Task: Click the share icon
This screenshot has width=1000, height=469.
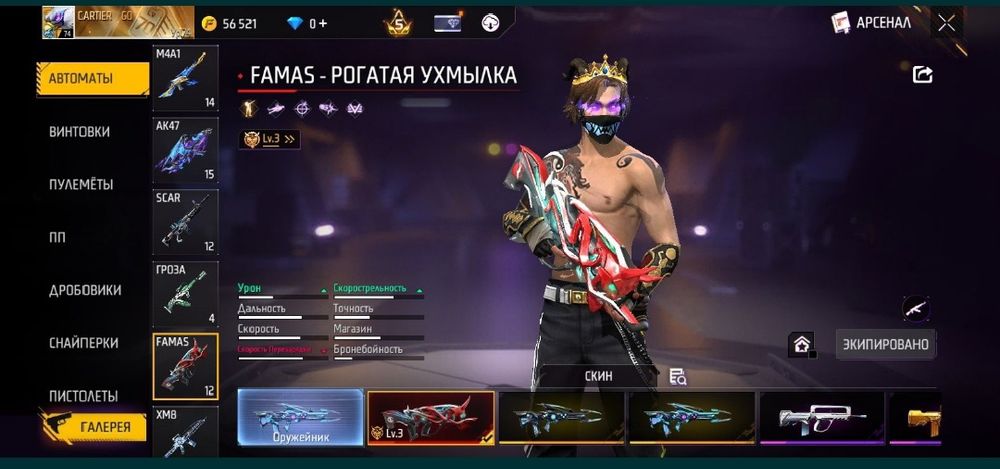Action: 922,74
